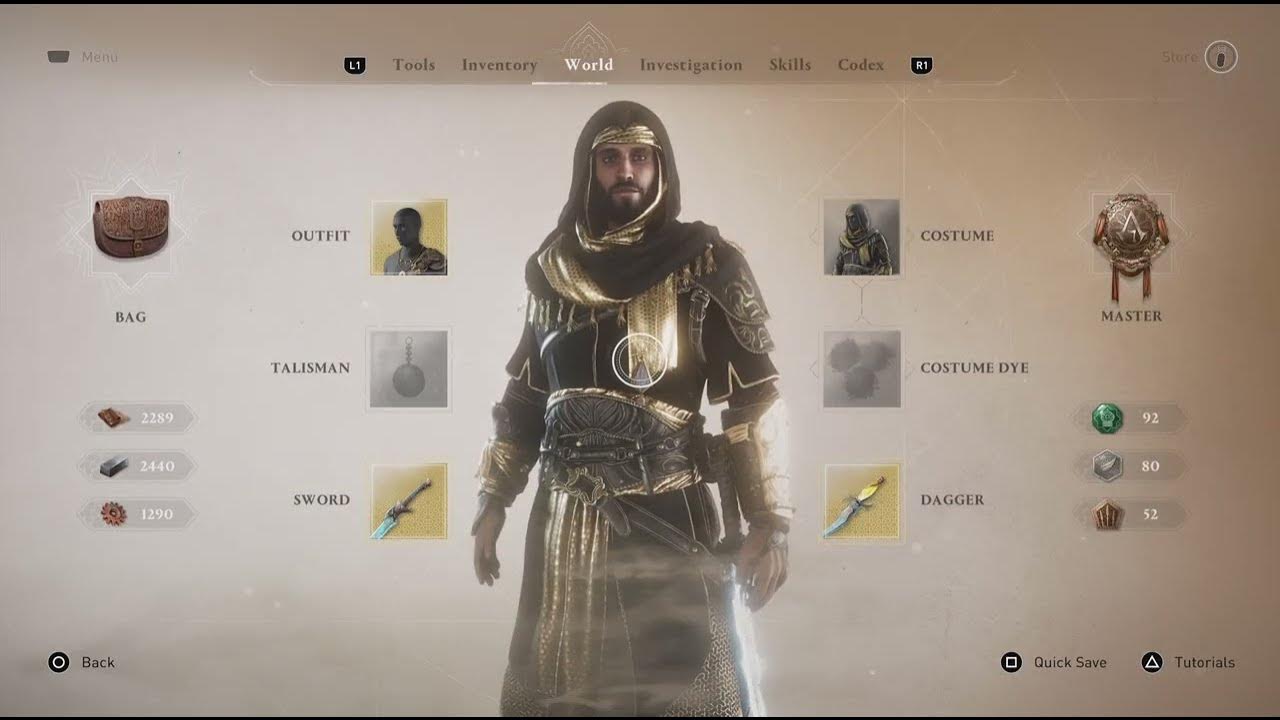Open the Sword equipment slot

pos(408,501)
